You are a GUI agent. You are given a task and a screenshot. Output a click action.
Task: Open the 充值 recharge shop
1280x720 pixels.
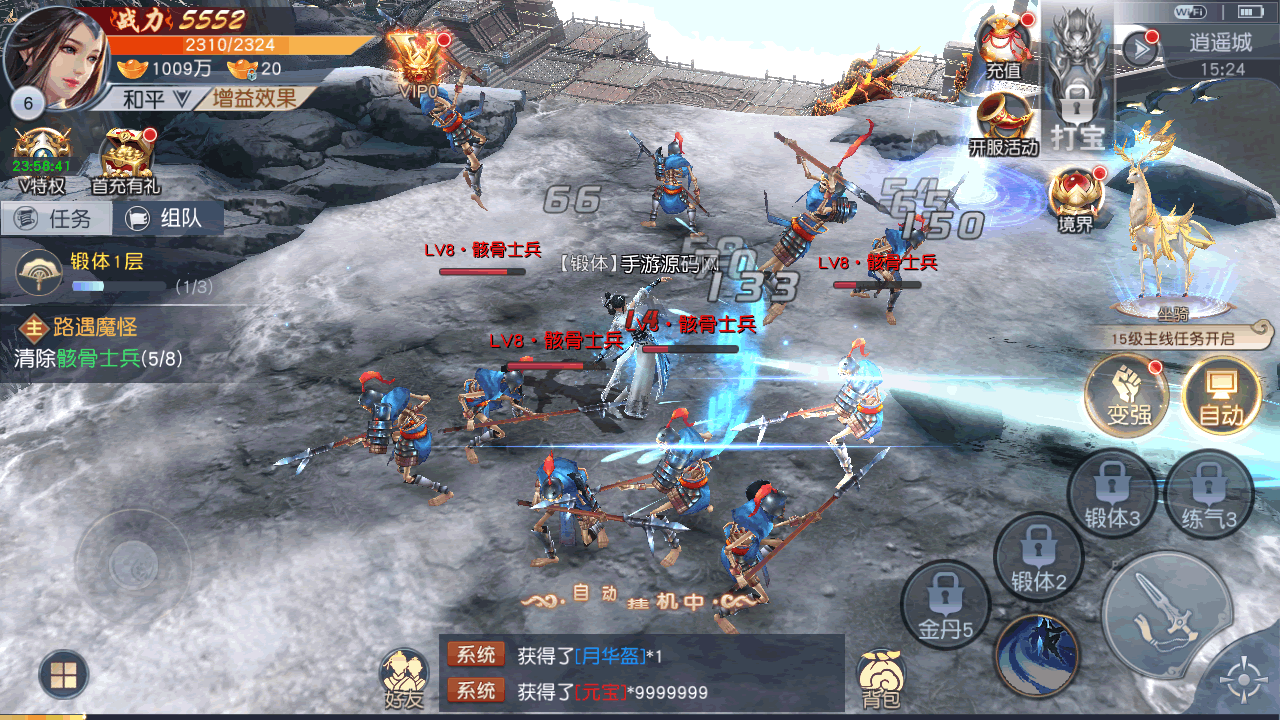tap(1003, 47)
